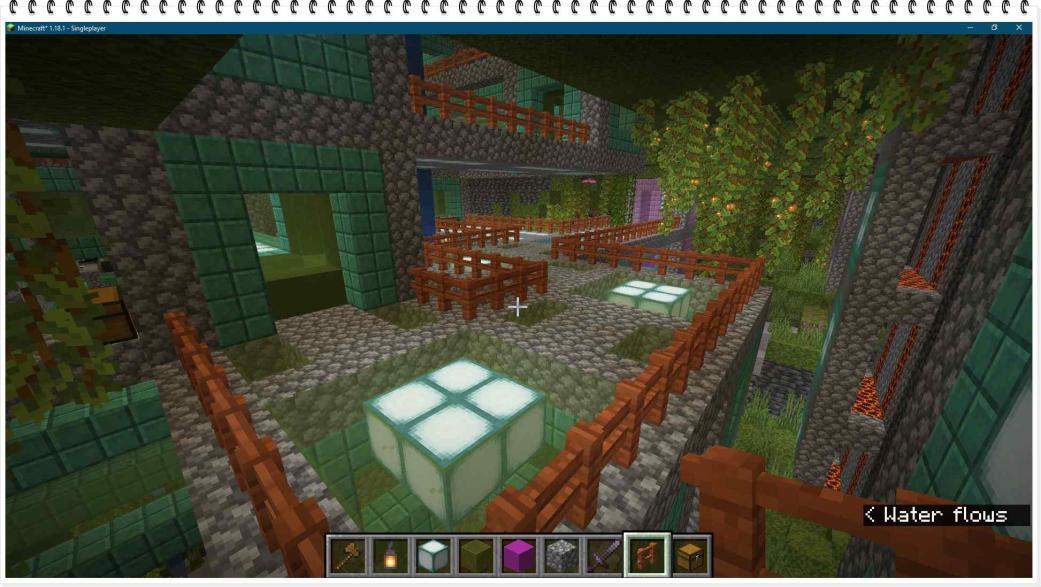
Task: Minimize the Minecraft window
Action: (x=969, y=28)
